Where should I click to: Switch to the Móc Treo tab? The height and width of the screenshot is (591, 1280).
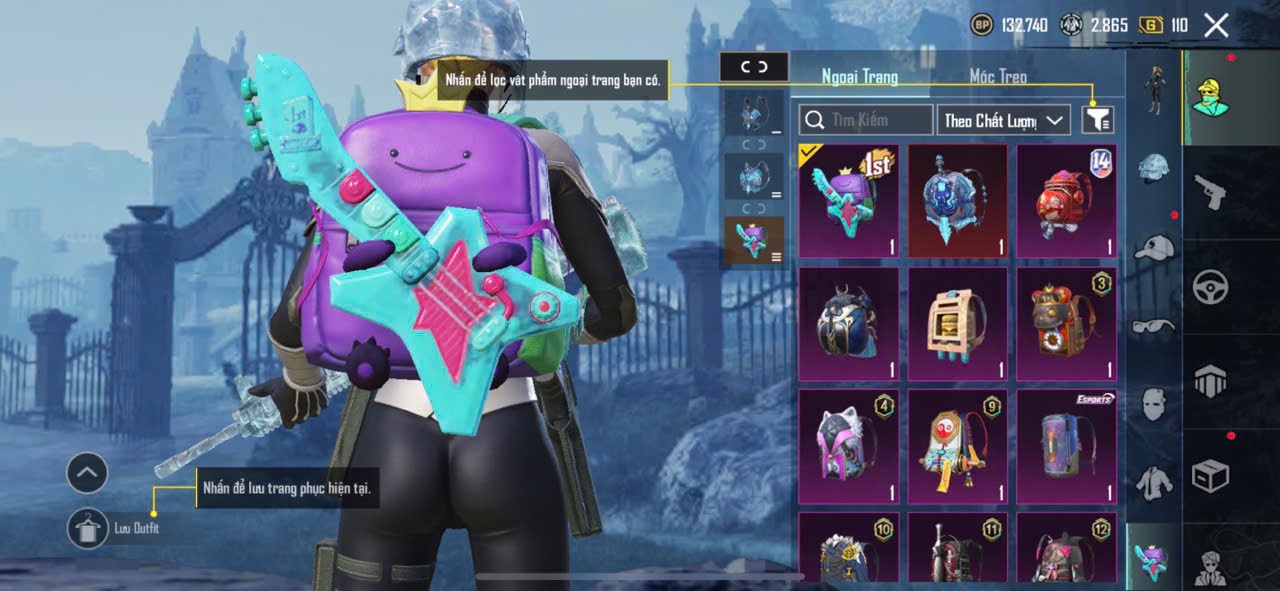click(x=997, y=76)
